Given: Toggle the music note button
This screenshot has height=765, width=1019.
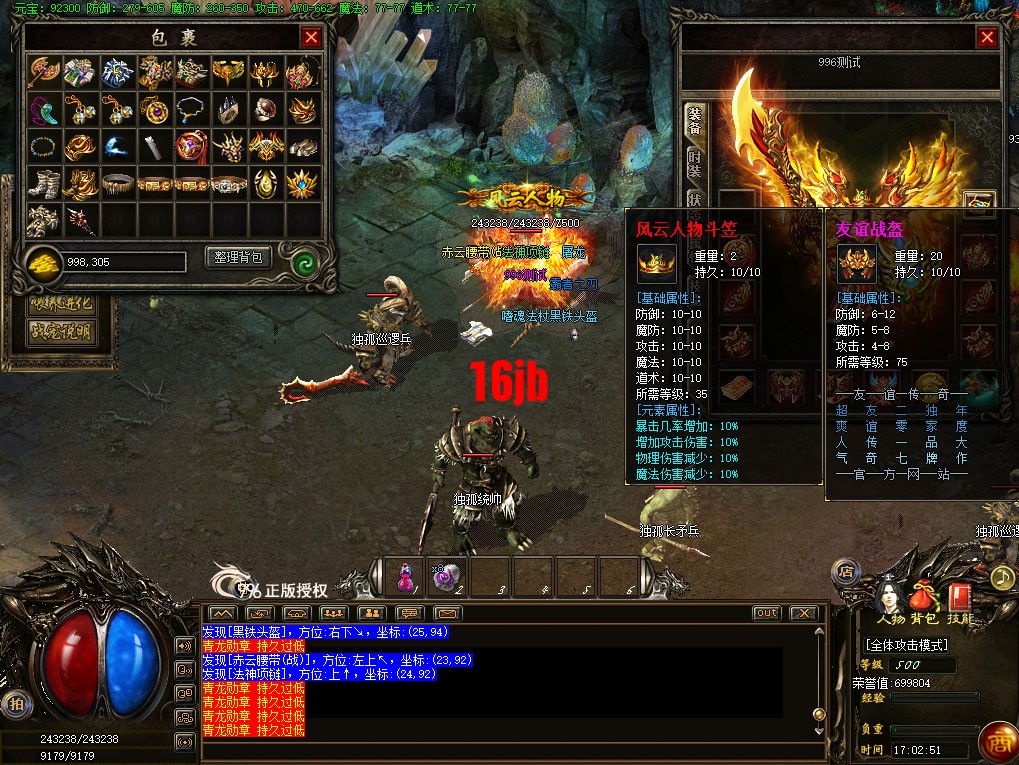Looking at the screenshot, I should (x=1001, y=577).
